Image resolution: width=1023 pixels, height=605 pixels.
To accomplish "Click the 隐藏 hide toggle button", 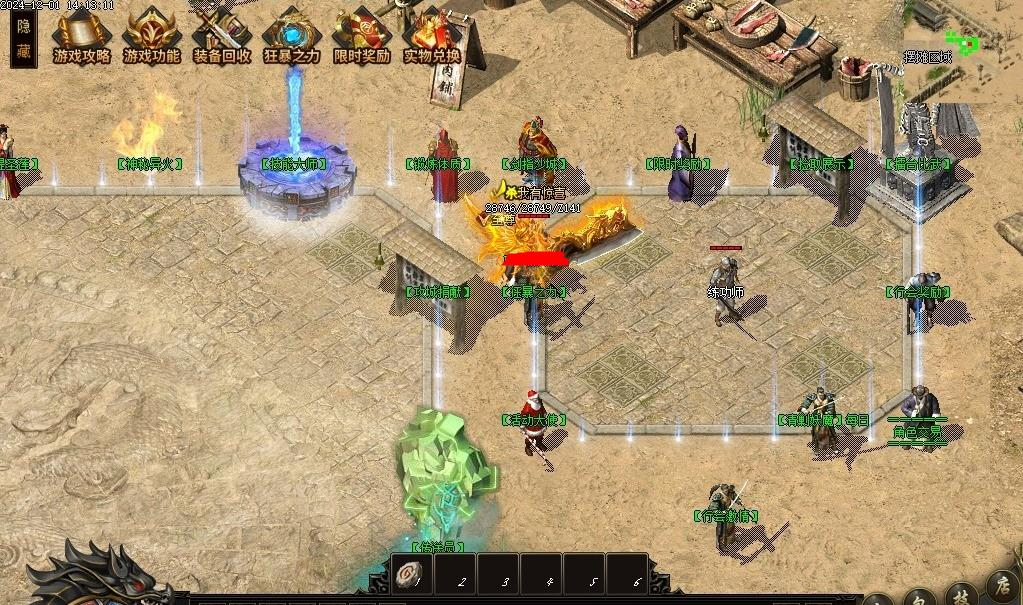I will [x=24, y=40].
